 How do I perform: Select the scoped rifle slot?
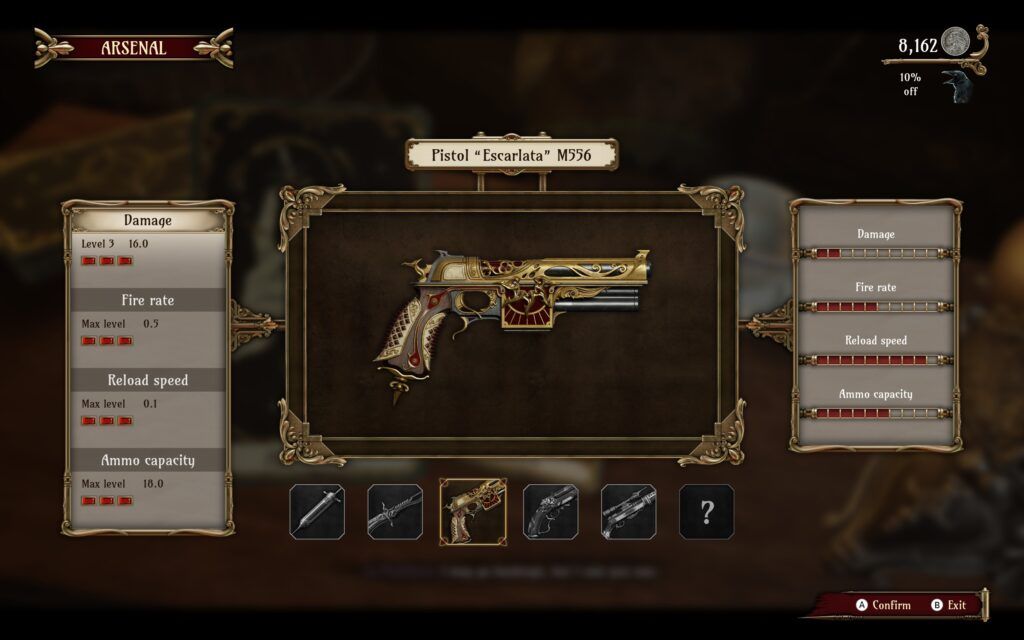tap(629, 512)
